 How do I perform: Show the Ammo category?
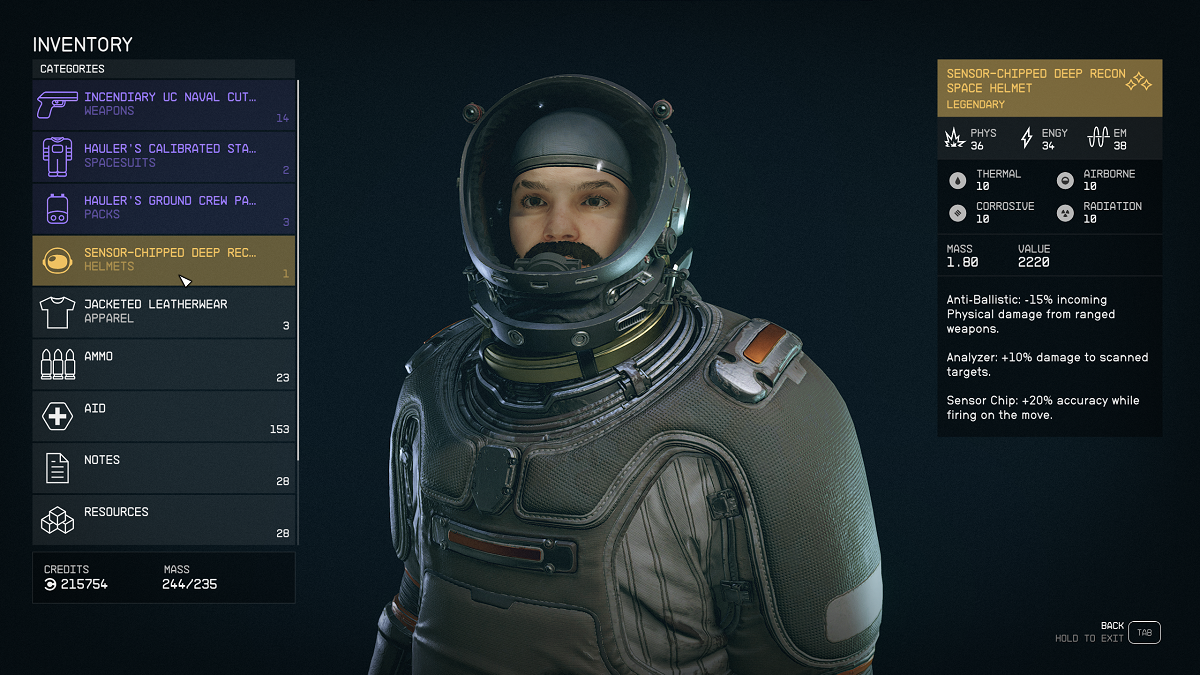tap(164, 364)
